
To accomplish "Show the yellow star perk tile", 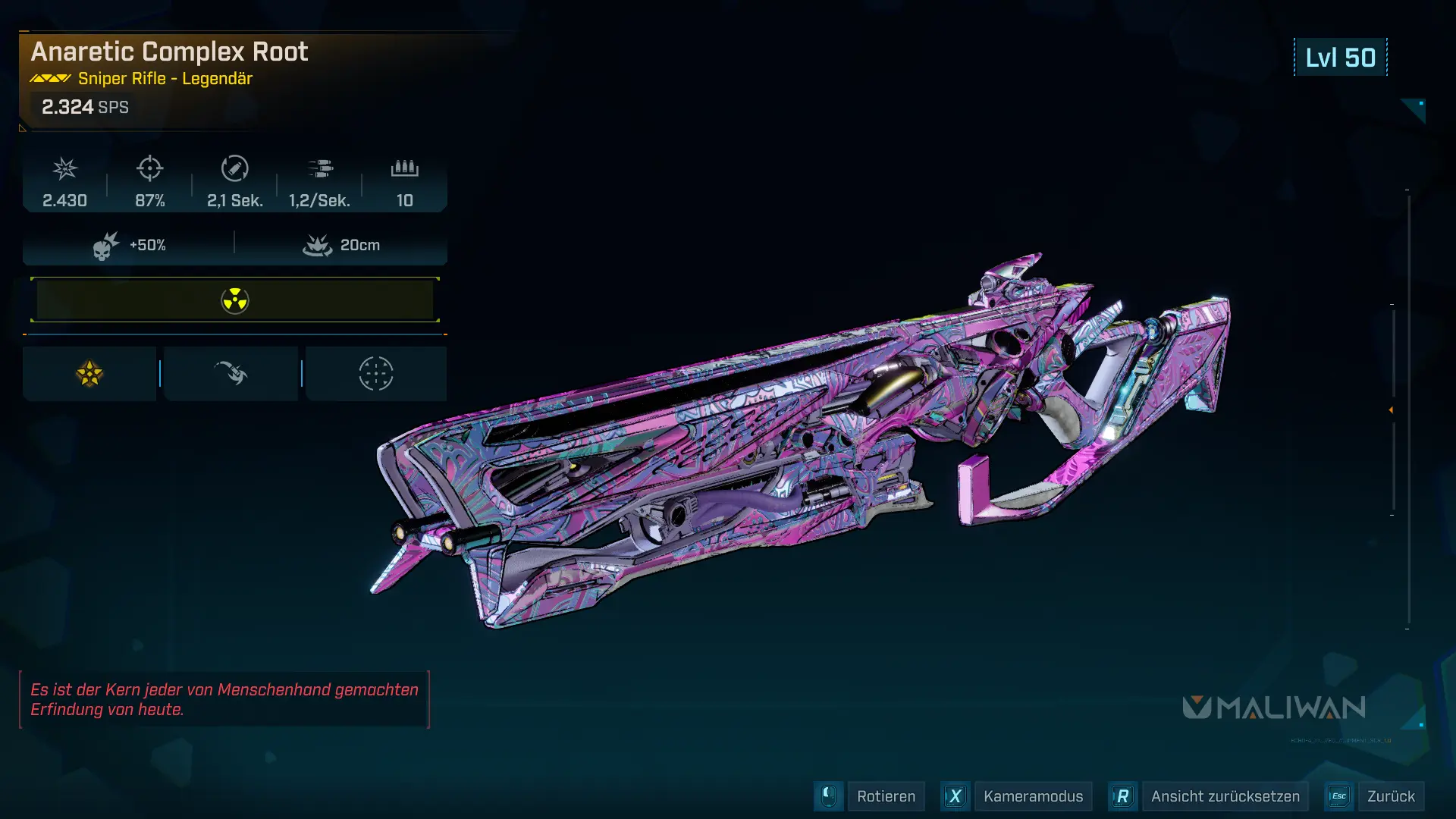I will [89, 374].
